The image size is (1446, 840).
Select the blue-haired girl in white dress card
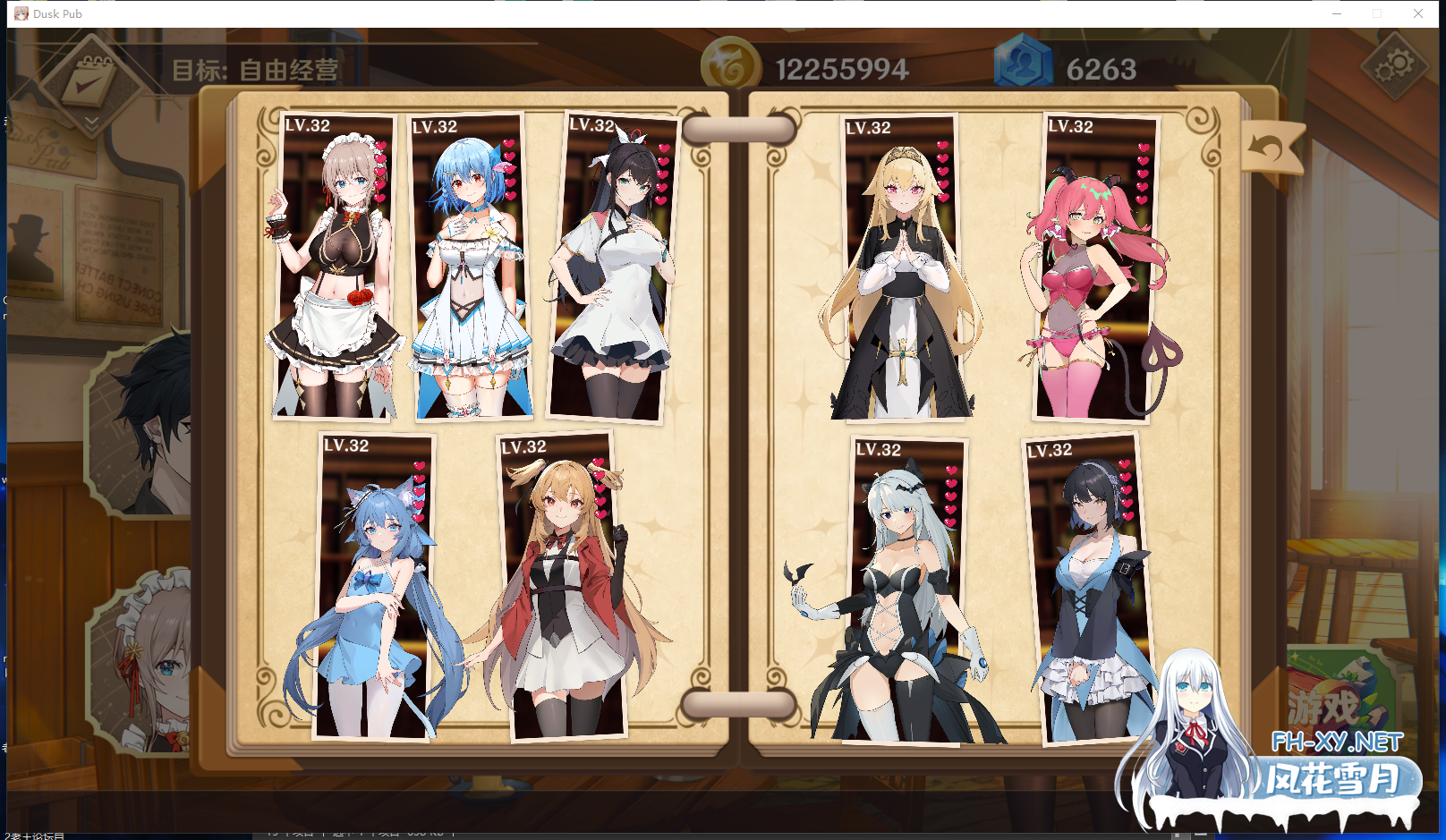tap(470, 264)
